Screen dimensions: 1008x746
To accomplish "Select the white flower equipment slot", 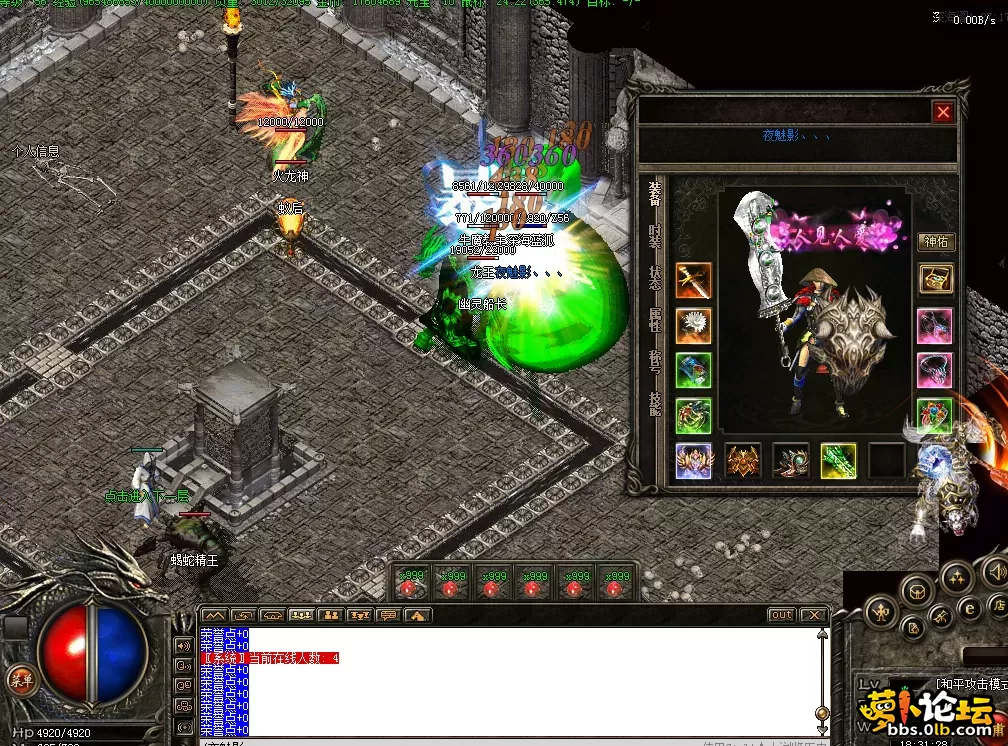I will pos(693,325).
